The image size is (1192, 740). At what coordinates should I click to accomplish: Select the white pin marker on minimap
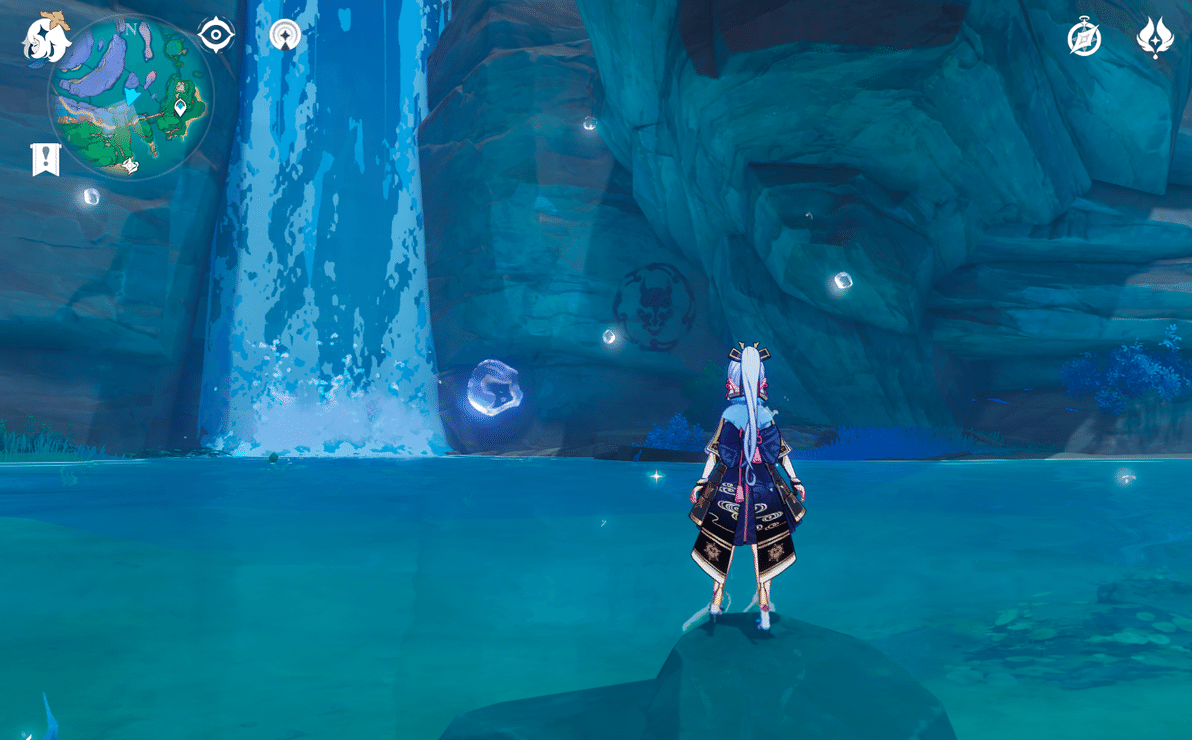tap(180, 106)
